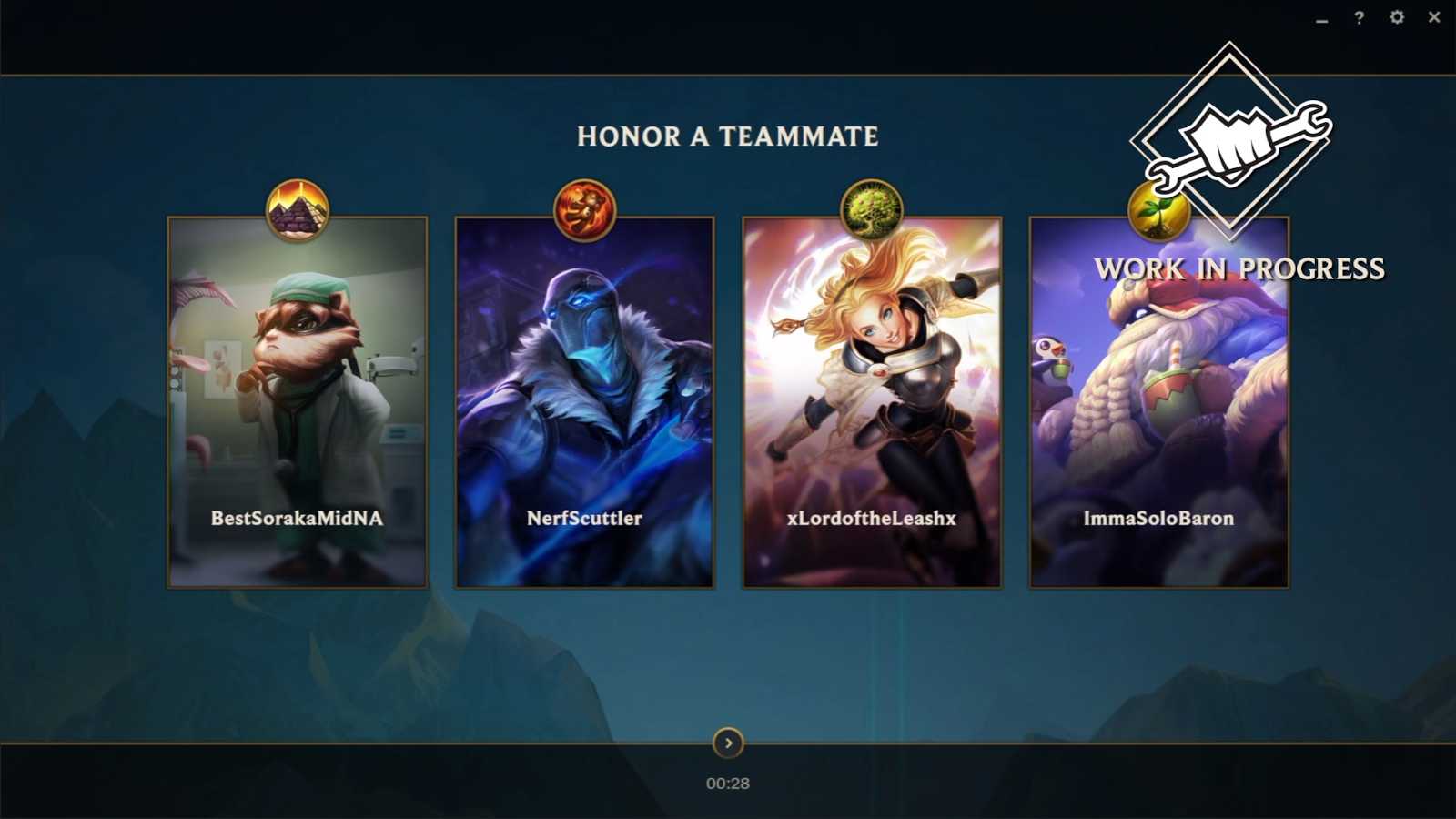Open help via the question mark icon
The width and height of the screenshot is (1456, 819).
coord(1358,16)
